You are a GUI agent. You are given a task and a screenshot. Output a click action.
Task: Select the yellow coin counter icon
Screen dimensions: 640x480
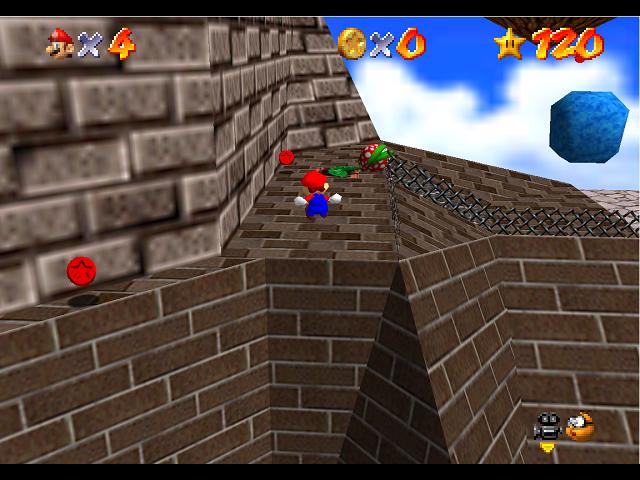pos(351,42)
